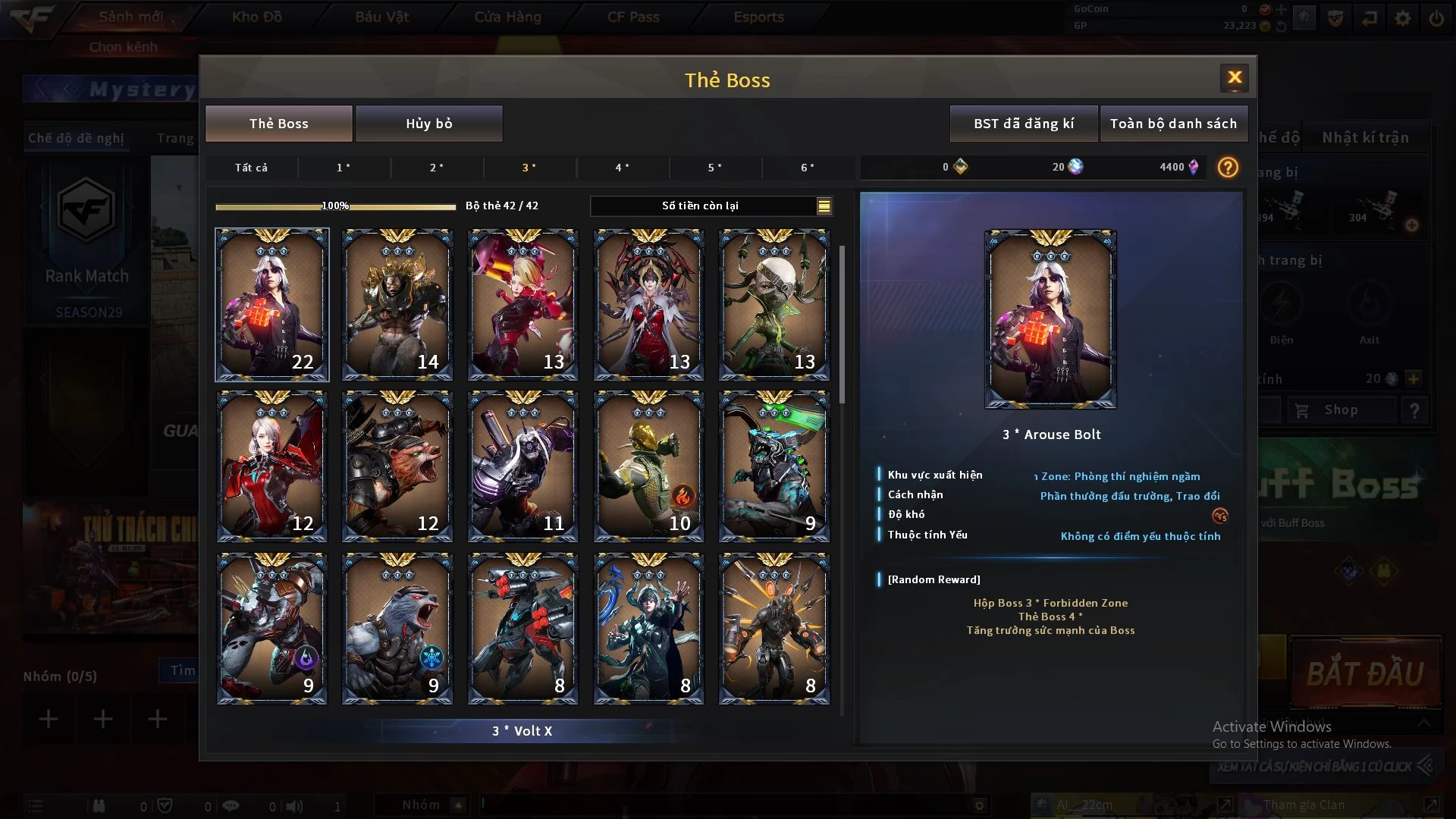
Task: Choose the 5-star card filter
Action: [715, 168]
